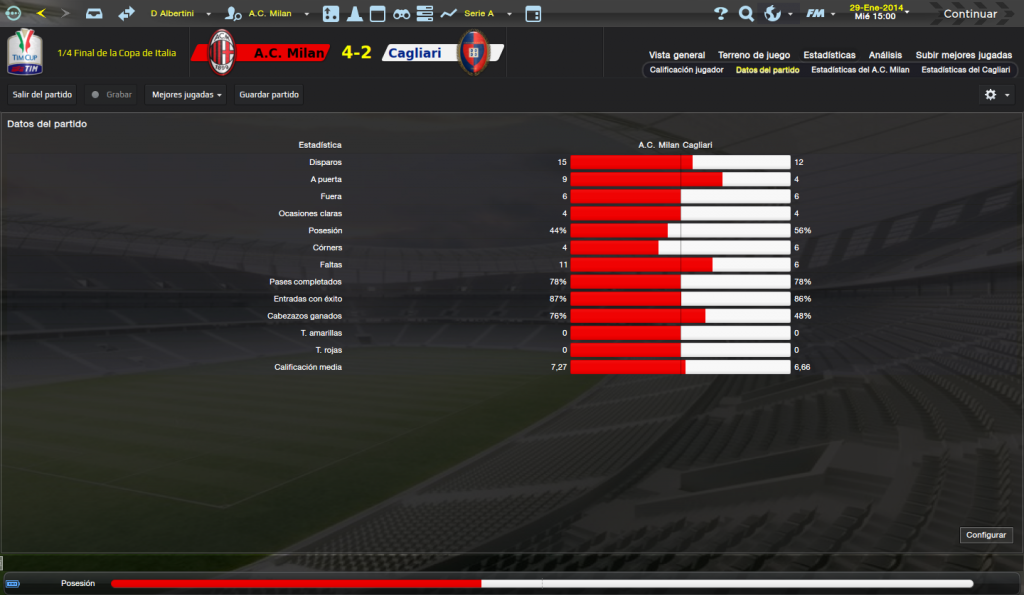Open Subir mejores jugadas
The image size is (1024, 595).
[963, 55]
